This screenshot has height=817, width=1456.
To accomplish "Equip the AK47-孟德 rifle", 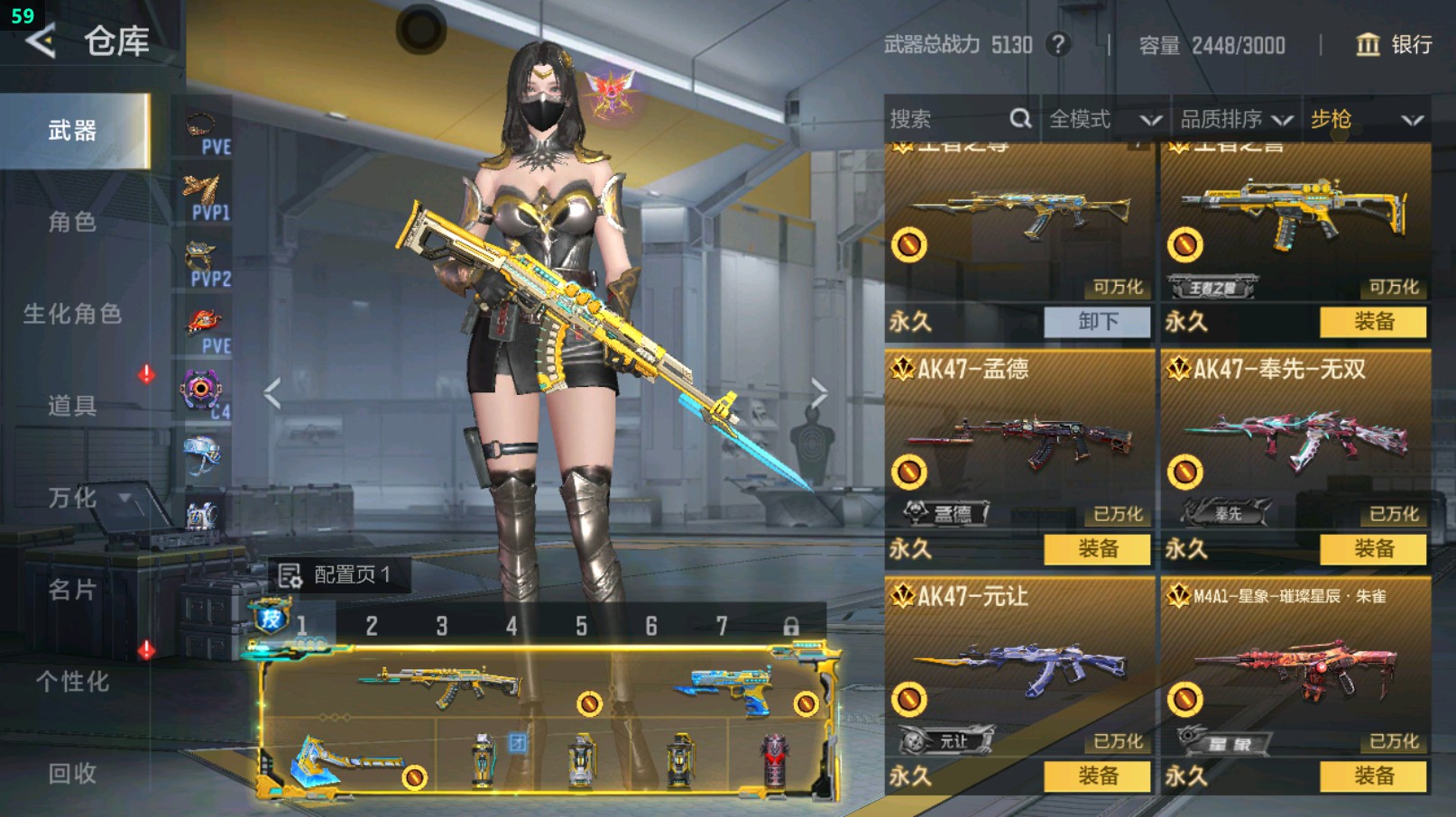I will pyautogui.click(x=1097, y=549).
